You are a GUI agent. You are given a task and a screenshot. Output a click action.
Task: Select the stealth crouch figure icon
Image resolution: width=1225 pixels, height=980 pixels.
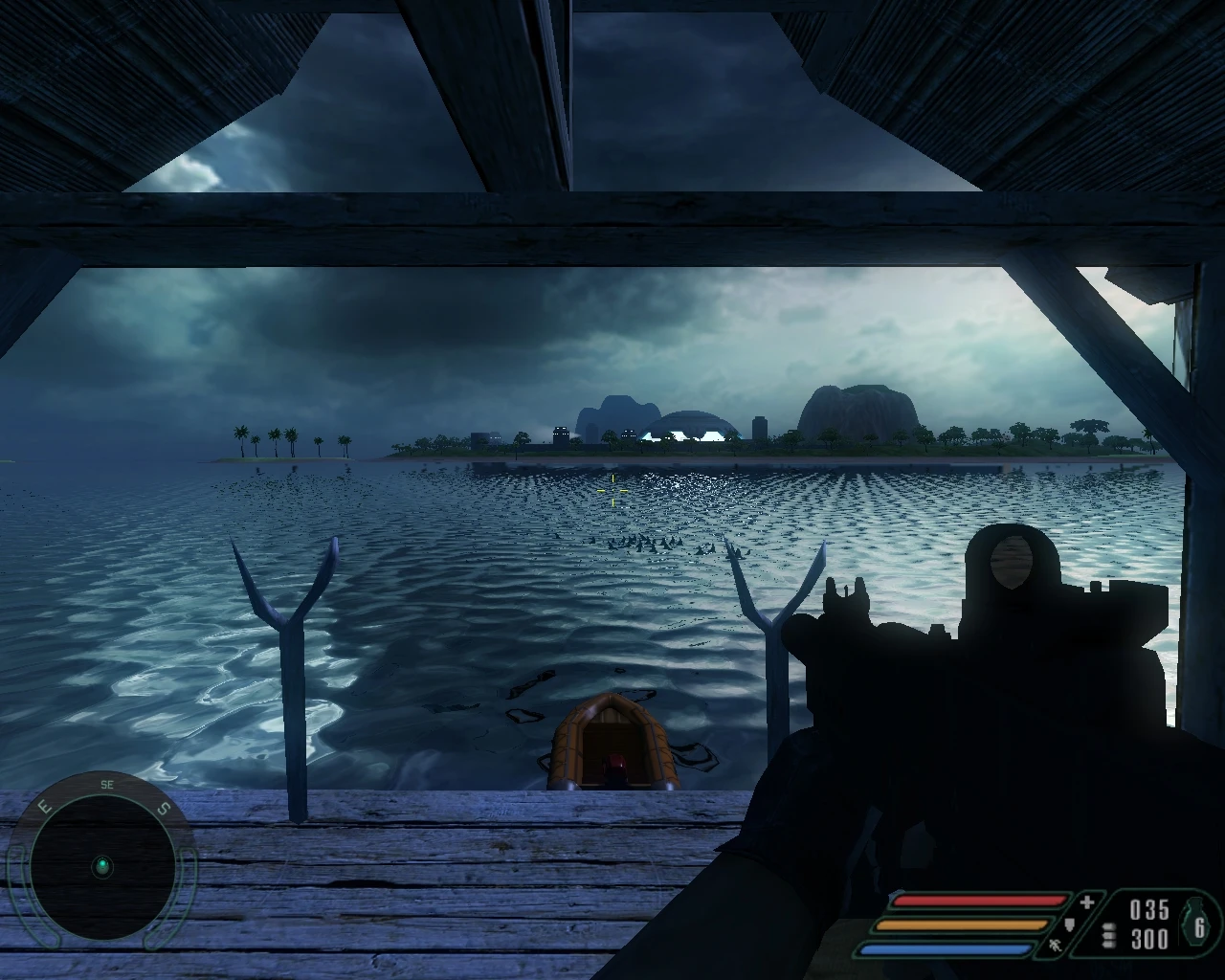[1055, 947]
